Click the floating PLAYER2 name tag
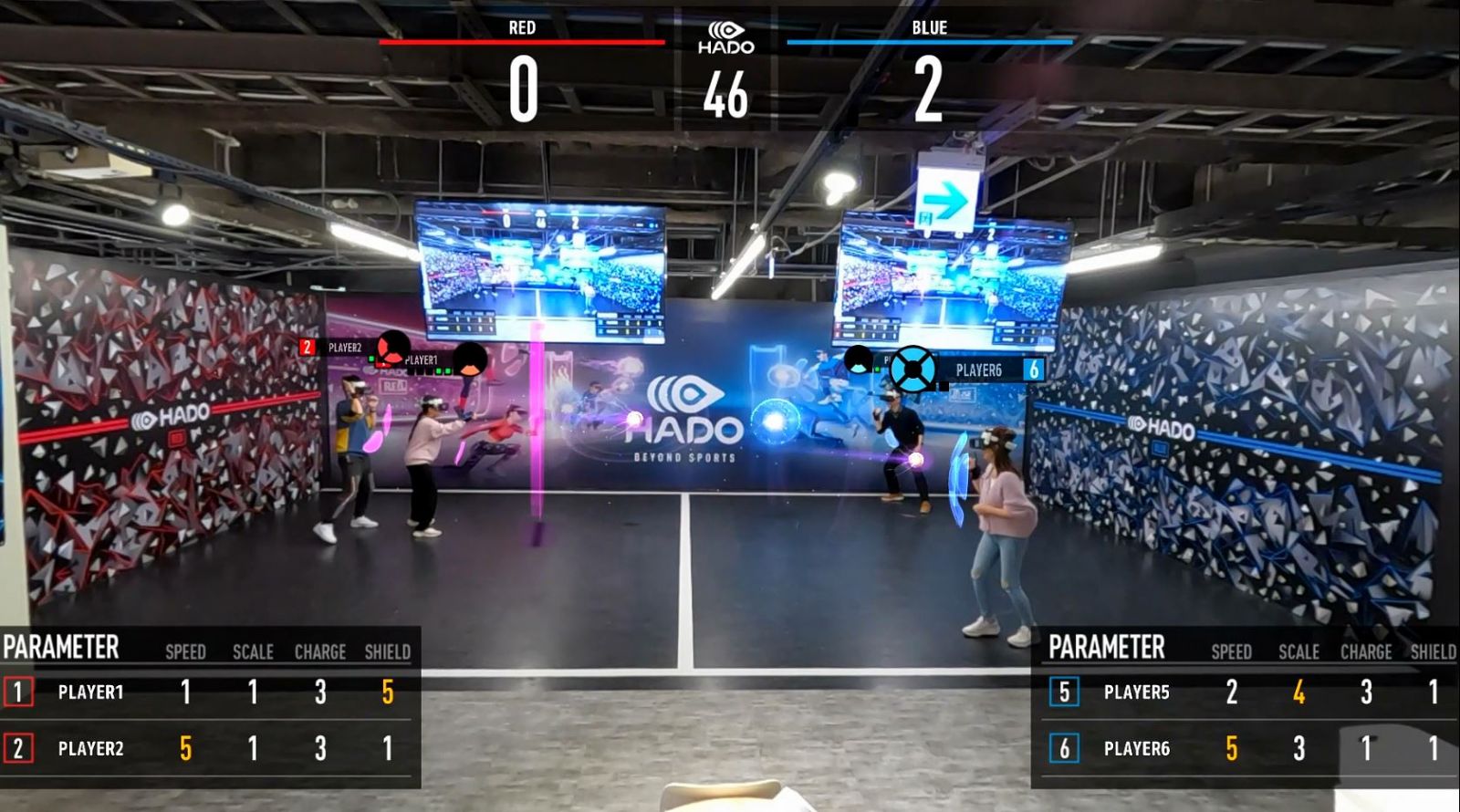 (x=343, y=348)
